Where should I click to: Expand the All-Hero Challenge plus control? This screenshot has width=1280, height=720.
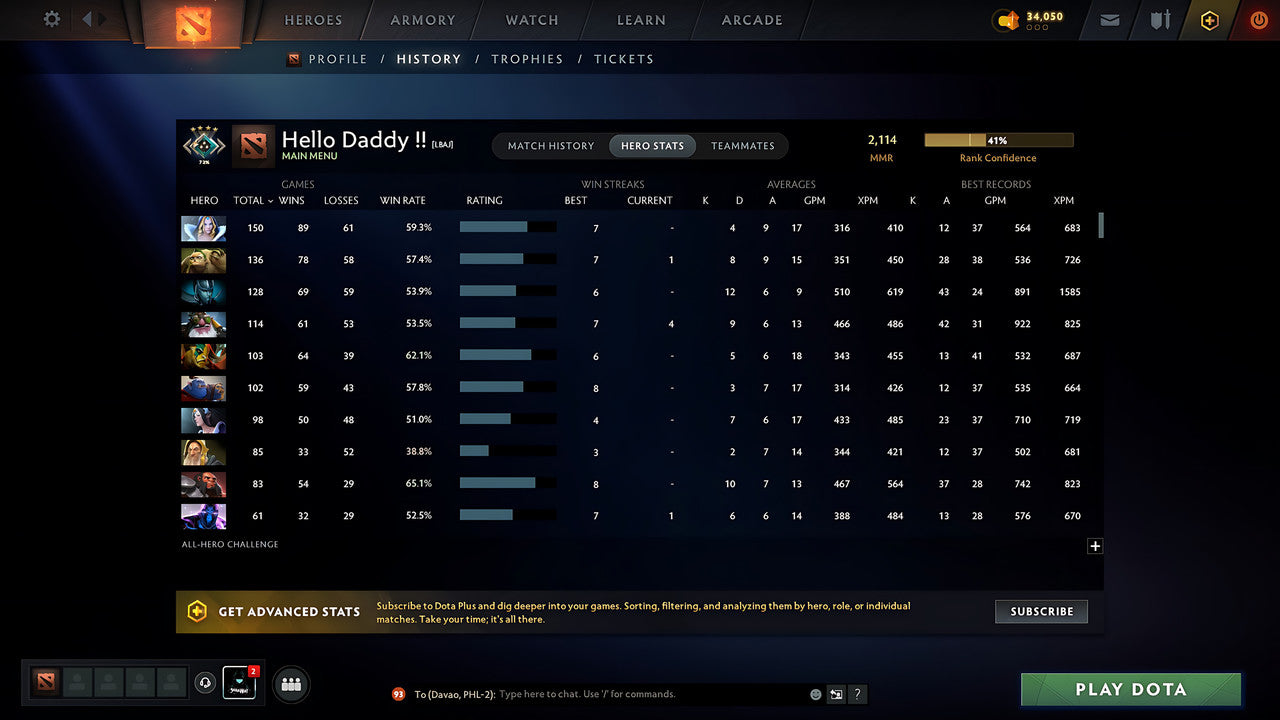pos(1095,546)
